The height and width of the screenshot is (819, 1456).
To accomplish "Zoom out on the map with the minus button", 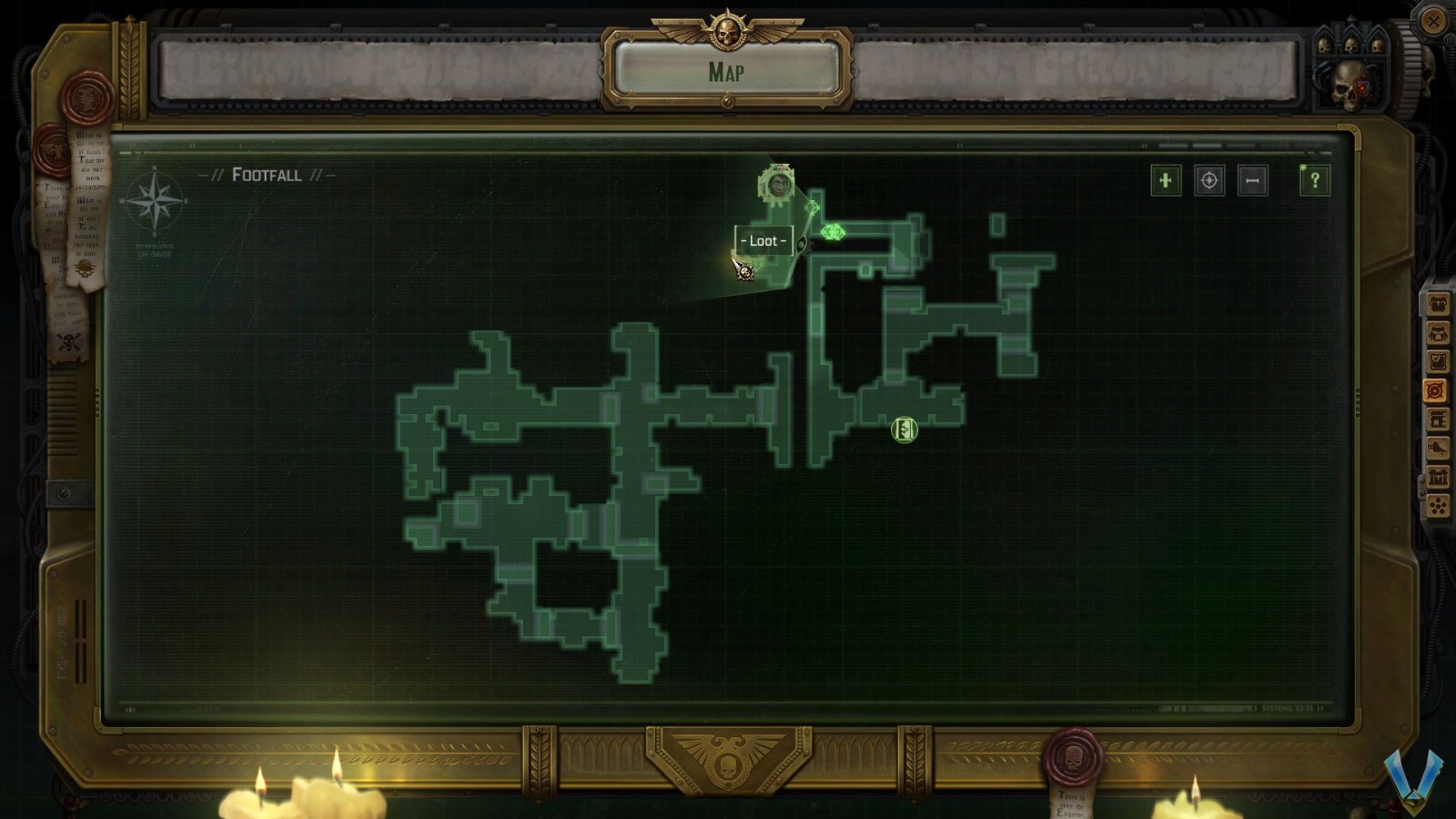I will point(1253,181).
